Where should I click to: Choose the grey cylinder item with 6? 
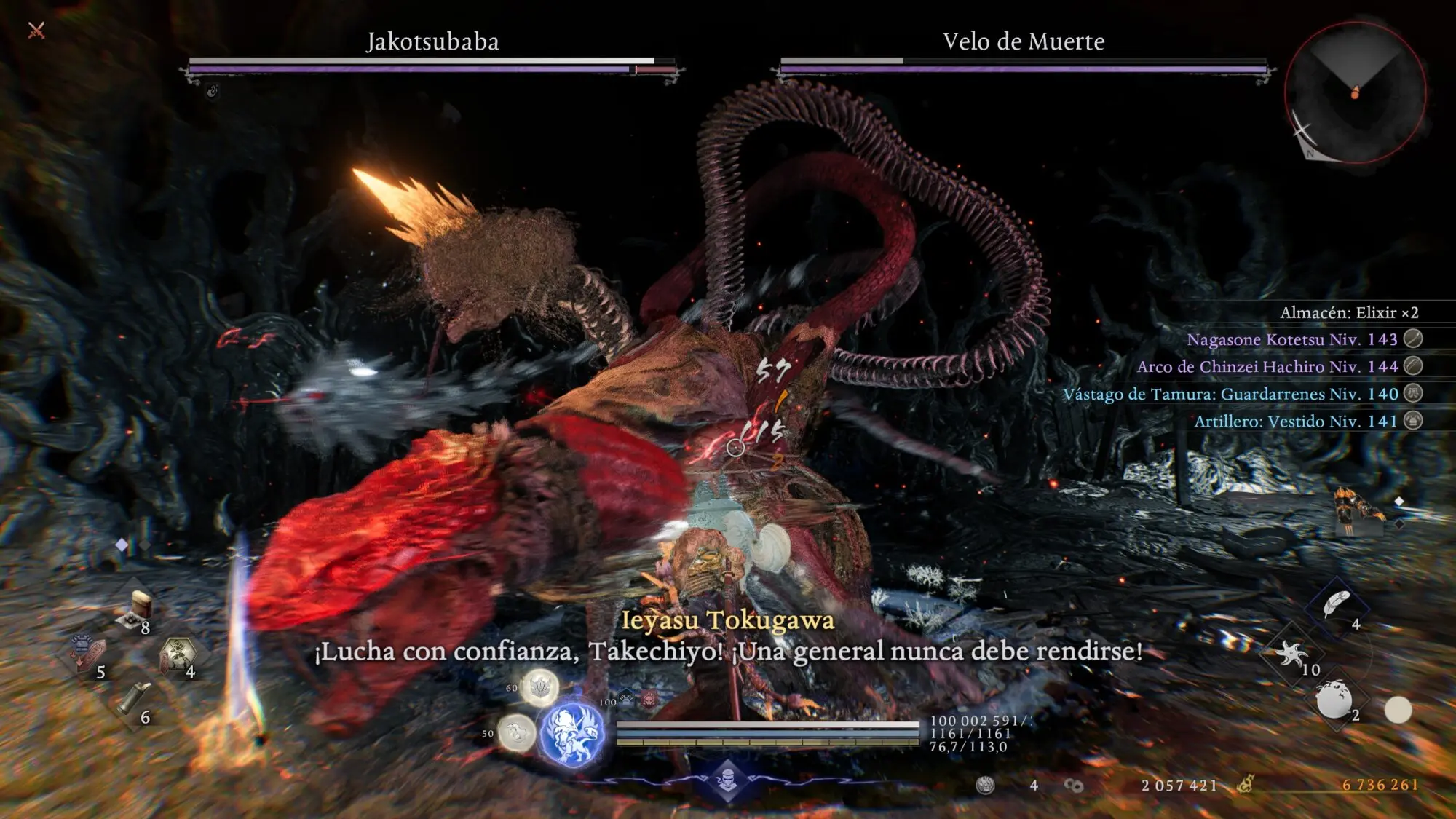[135, 699]
